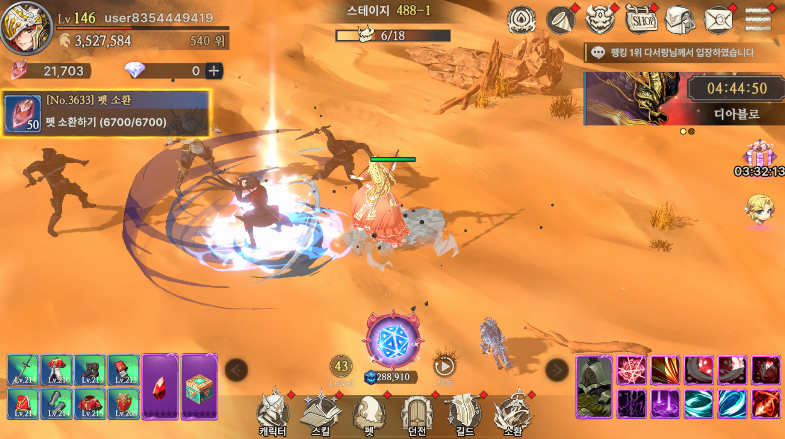Open the 소환 (Summon) menu

click(x=512, y=412)
